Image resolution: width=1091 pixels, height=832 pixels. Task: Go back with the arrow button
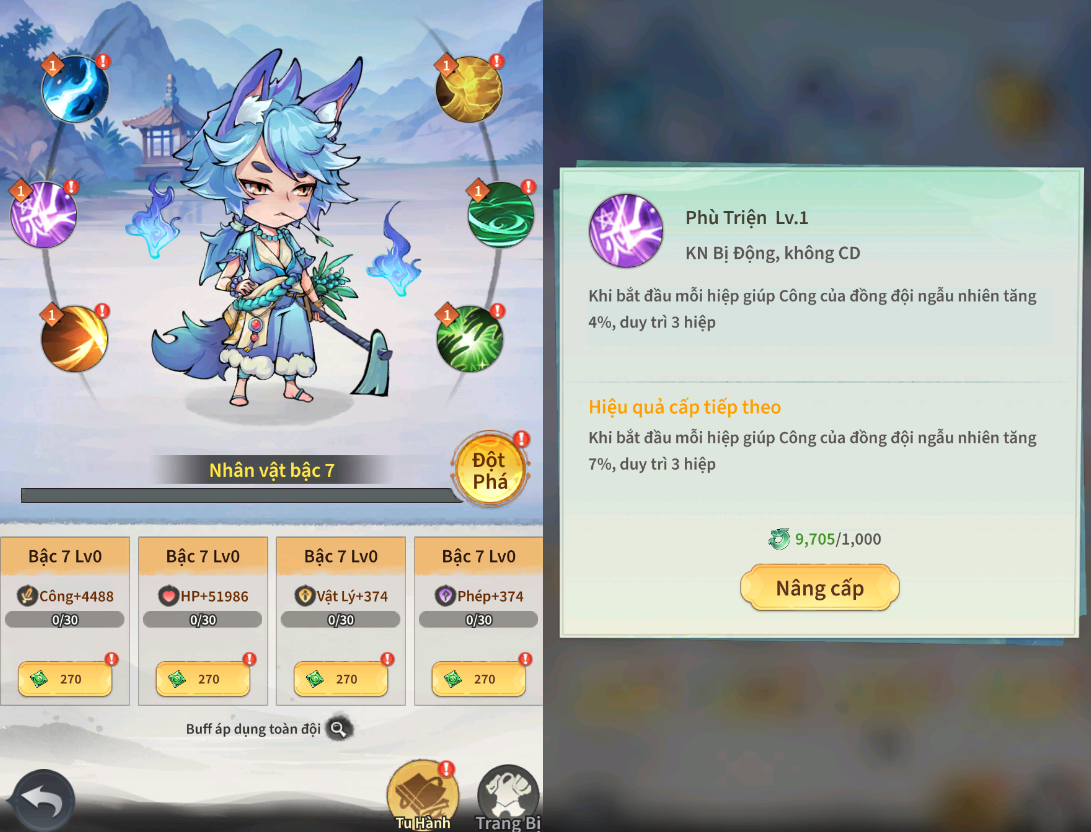[x=43, y=801]
